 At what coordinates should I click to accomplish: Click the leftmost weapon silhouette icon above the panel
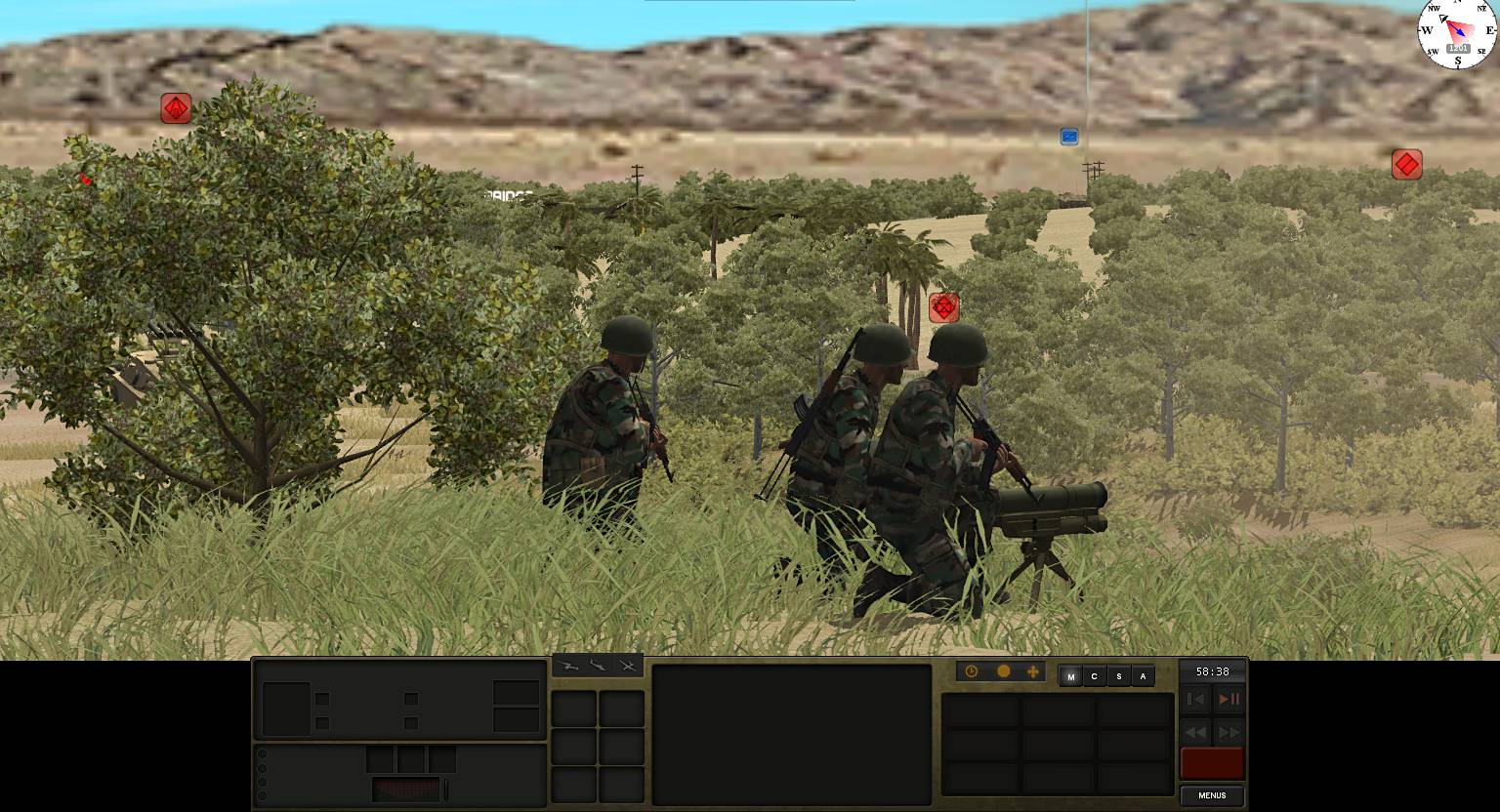pyautogui.click(x=569, y=667)
